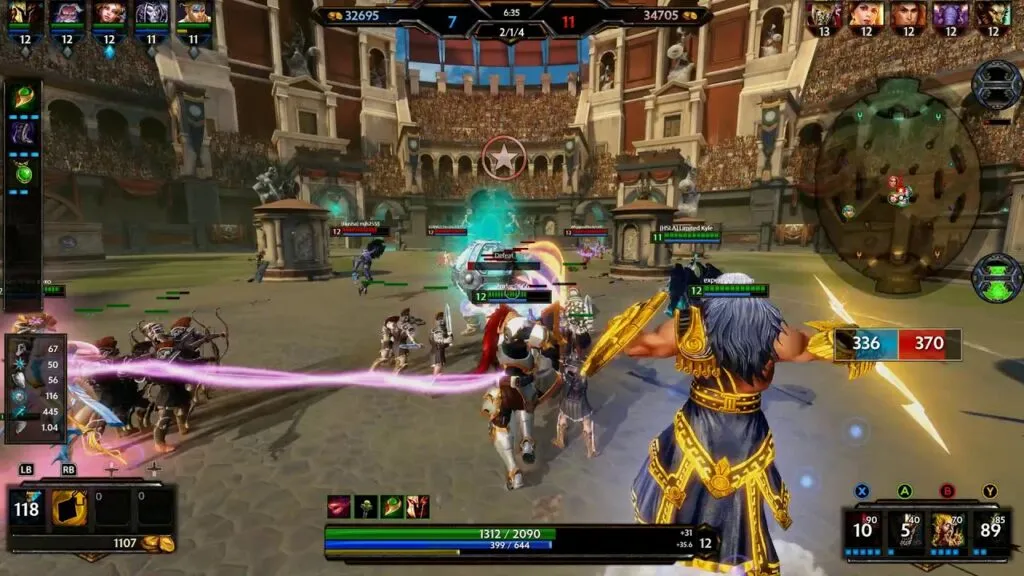This screenshot has height=576, width=1024.
Task: Click the red lips buff icon
Action: click(339, 506)
